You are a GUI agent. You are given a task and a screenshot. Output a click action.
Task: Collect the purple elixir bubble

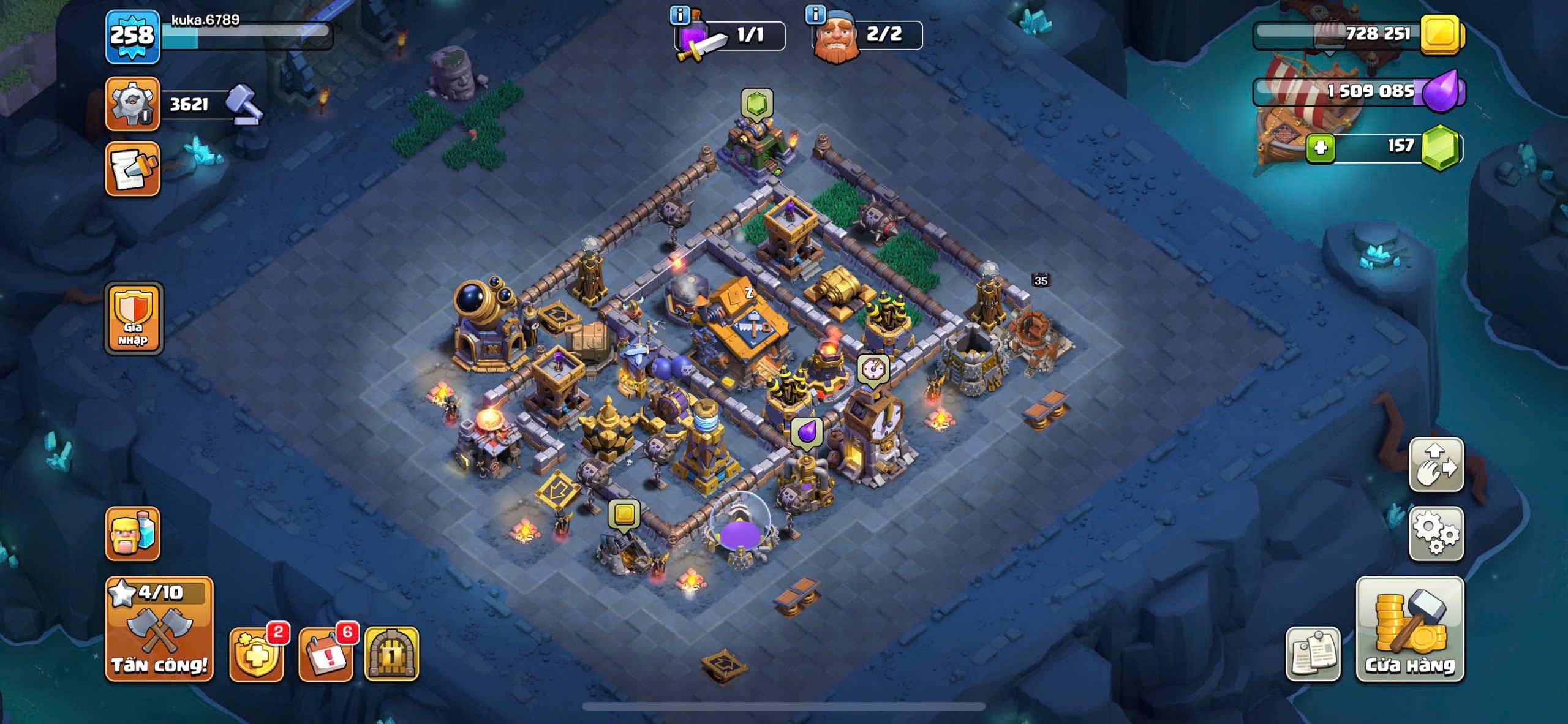[807, 432]
